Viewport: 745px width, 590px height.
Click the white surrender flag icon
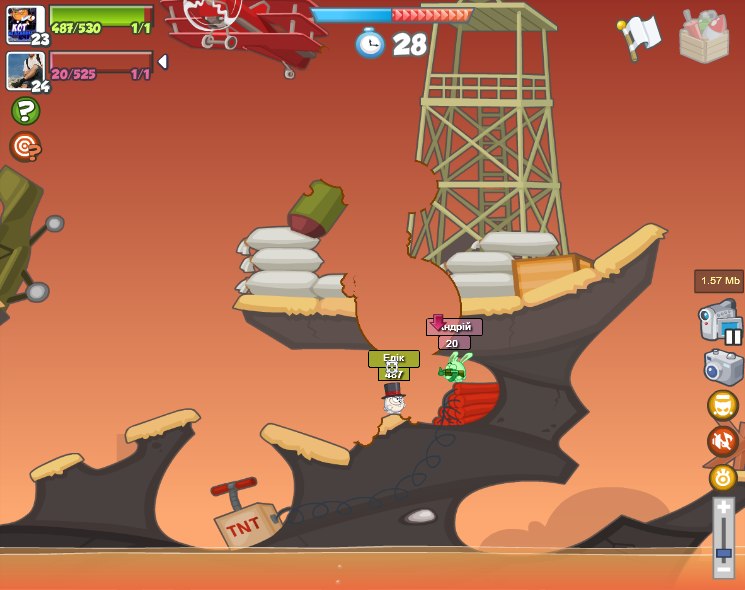point(639,37)
